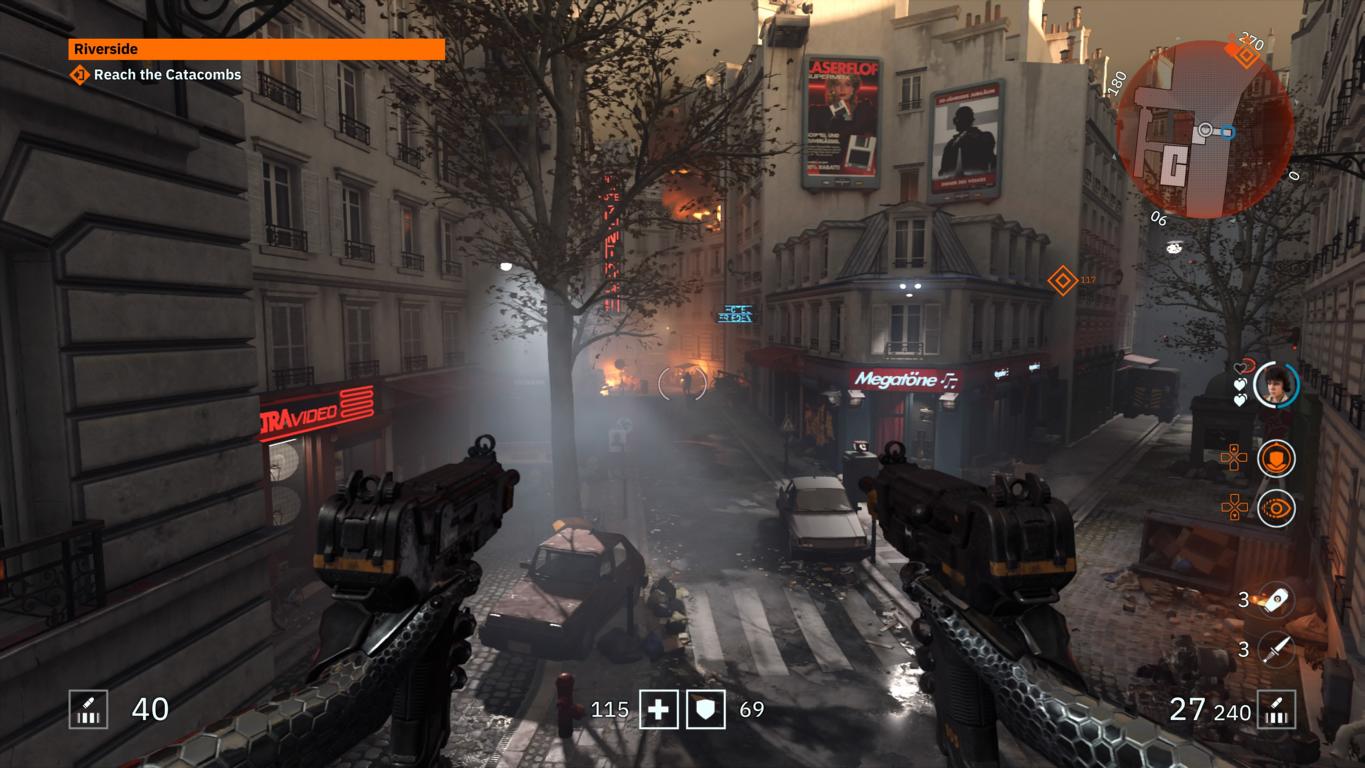Select the throwing knife icon
Viewport: 1365px width, 768px height.
(1276, 650)
